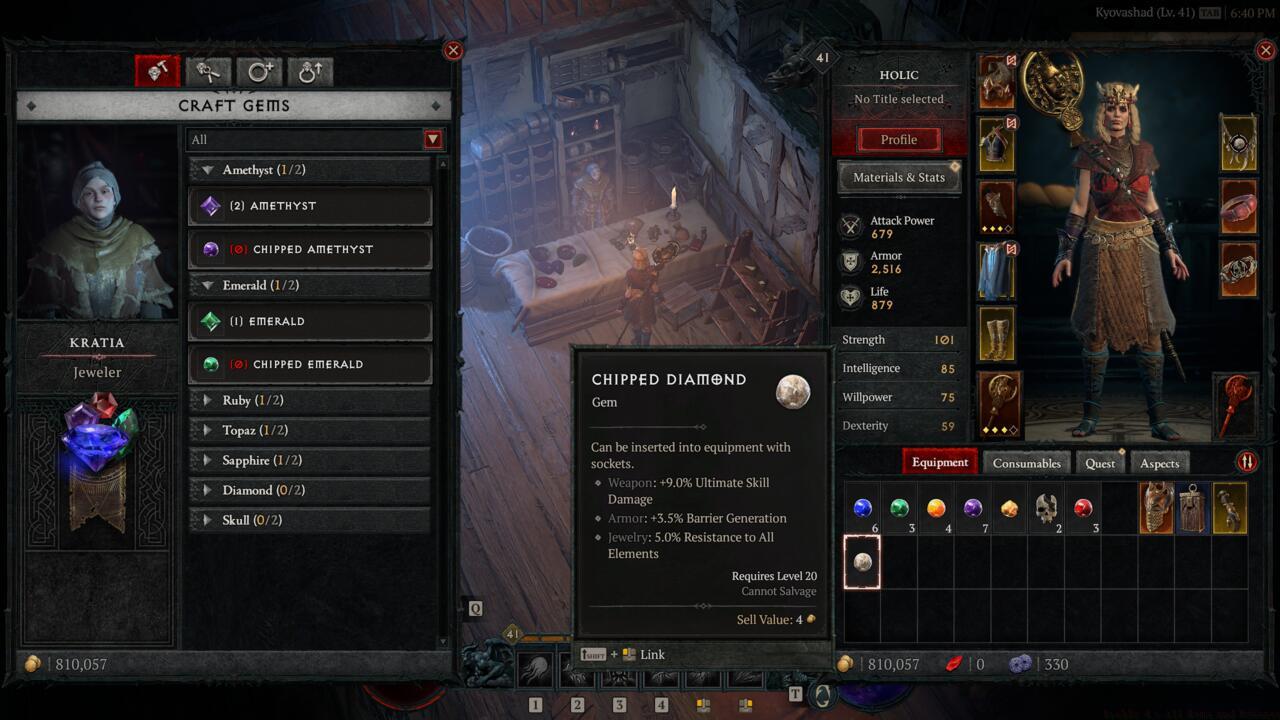Select the skull gem in inventory

pos(1046,508)
